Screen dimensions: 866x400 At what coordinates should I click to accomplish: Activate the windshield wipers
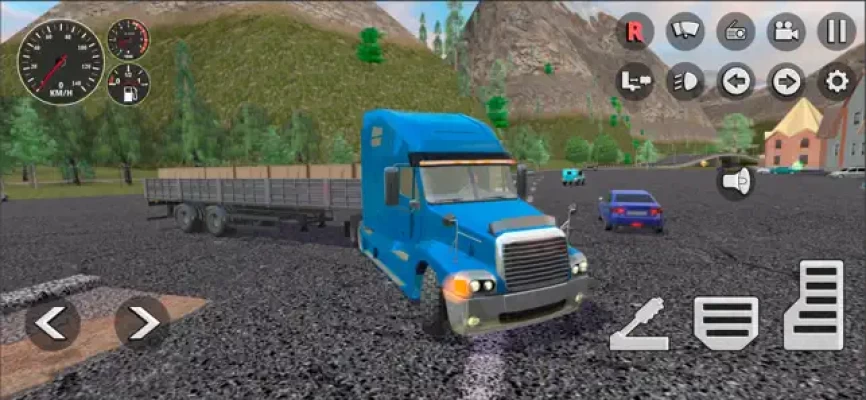tap(685, 31)
